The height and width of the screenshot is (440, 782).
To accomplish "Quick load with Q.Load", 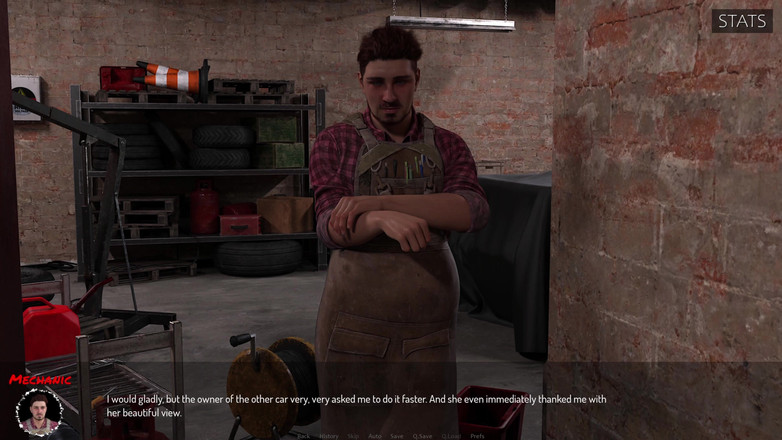I will (x=451, y=436).
